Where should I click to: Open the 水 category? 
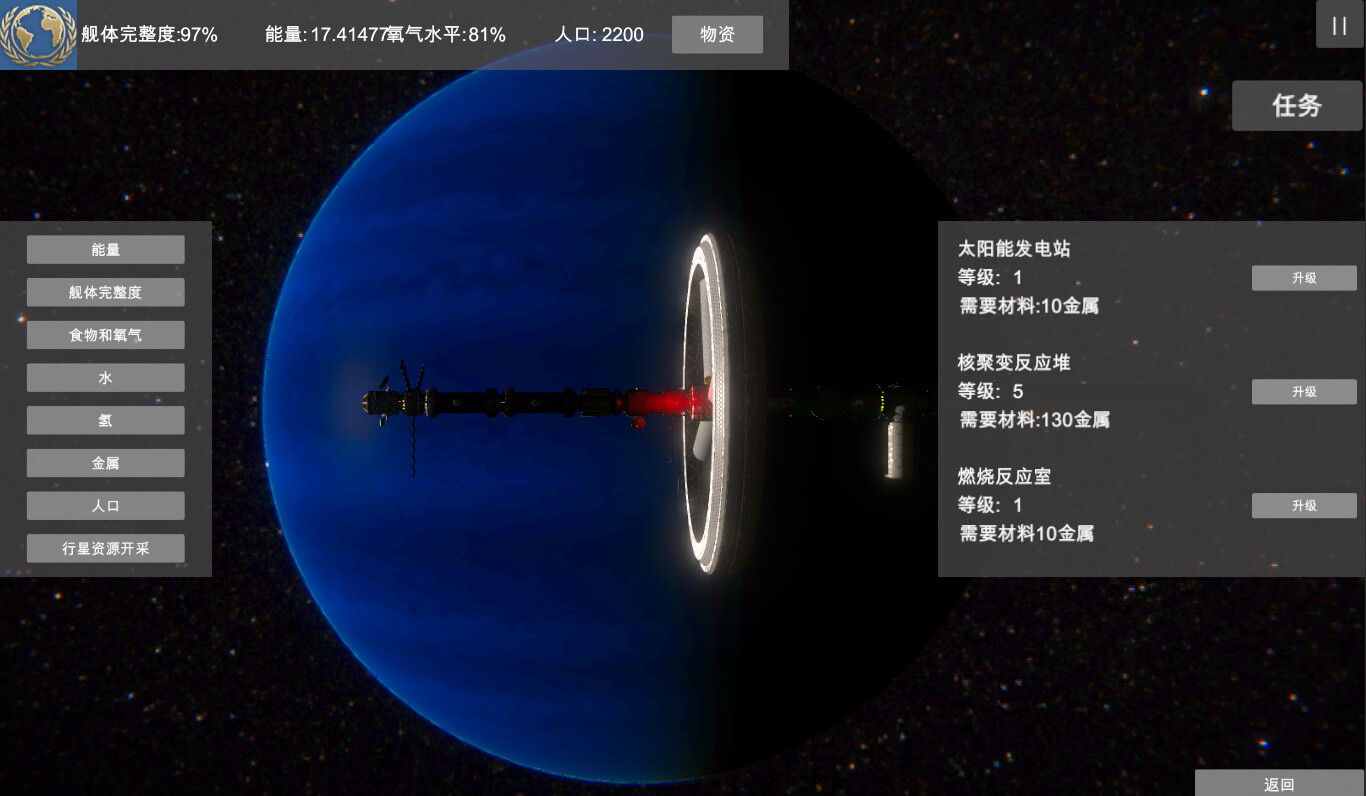105,377
